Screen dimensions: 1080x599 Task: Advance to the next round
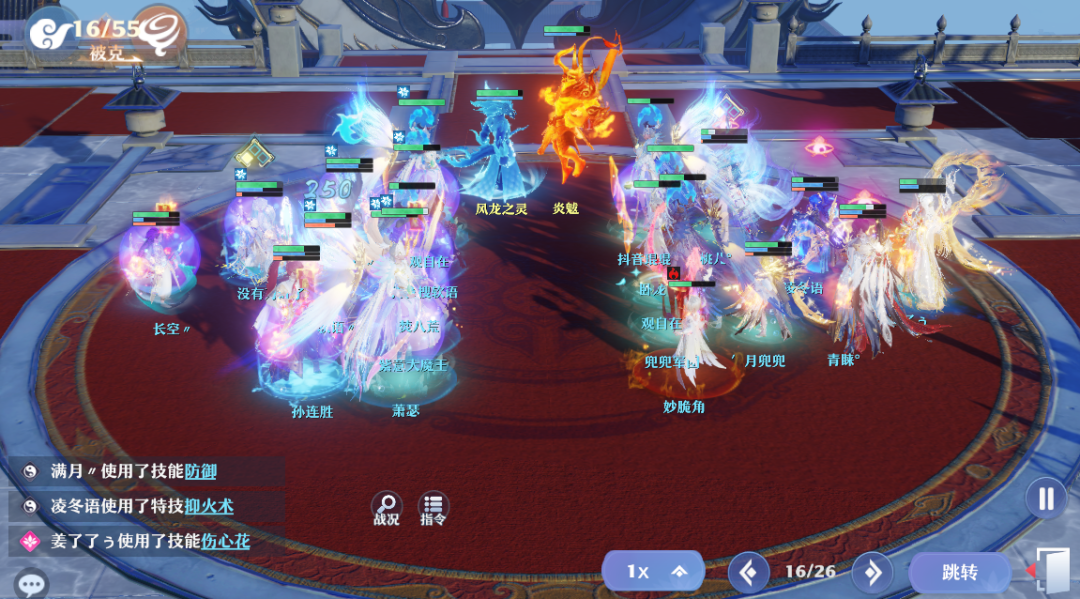click(x=872, y=572)
